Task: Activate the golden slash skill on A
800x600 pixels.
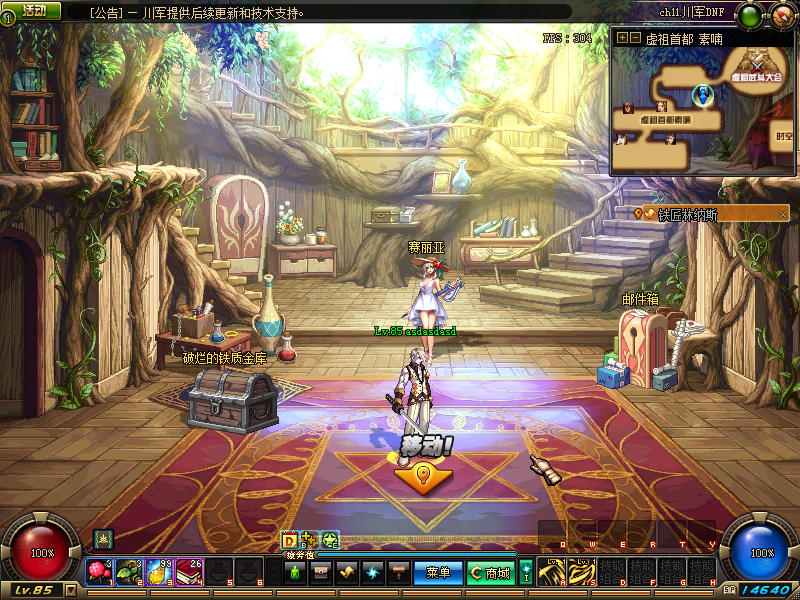Action: click(551, 571)
